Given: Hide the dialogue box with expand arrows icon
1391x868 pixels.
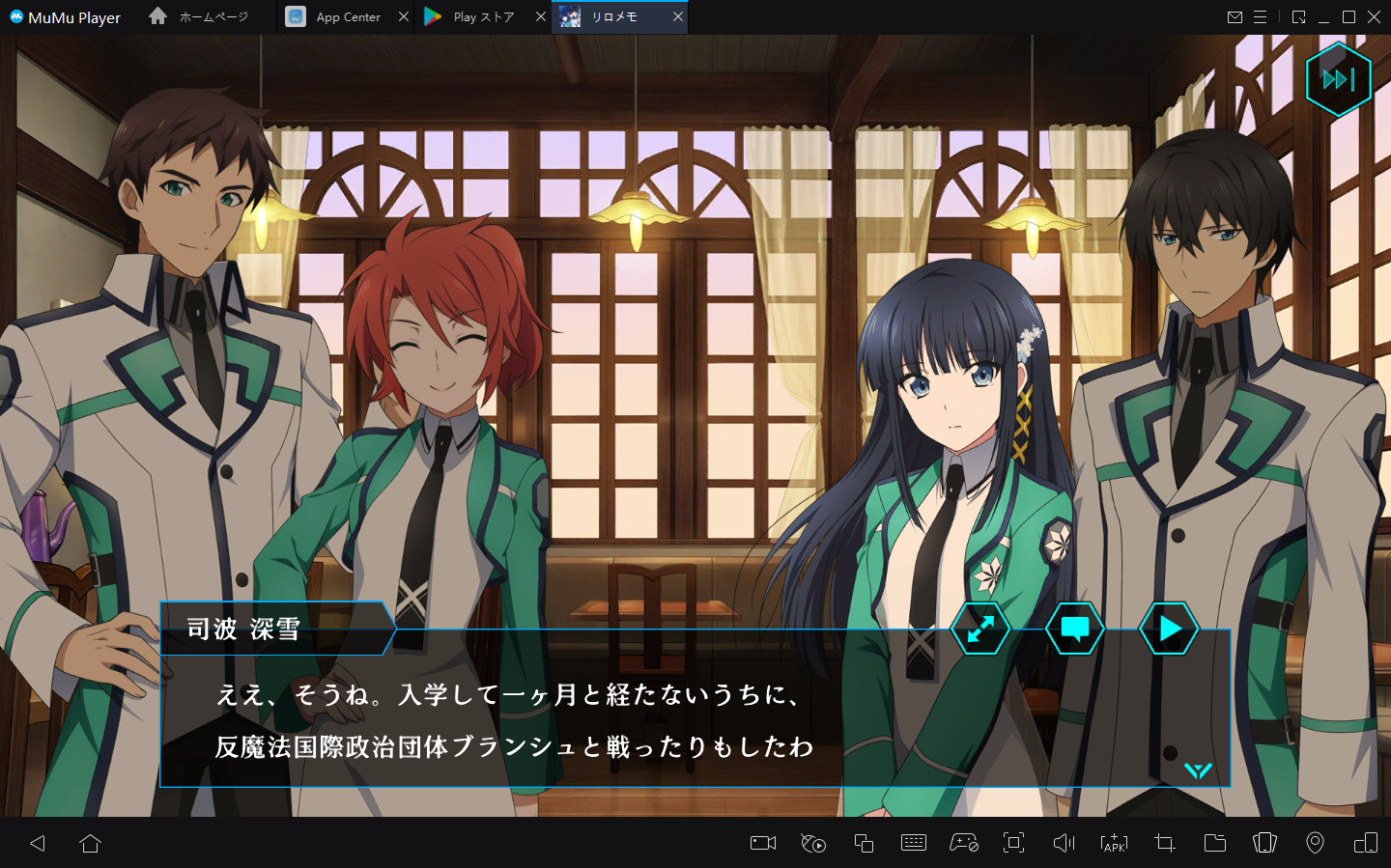Looking at the screenshot, I should click(980, 629).
